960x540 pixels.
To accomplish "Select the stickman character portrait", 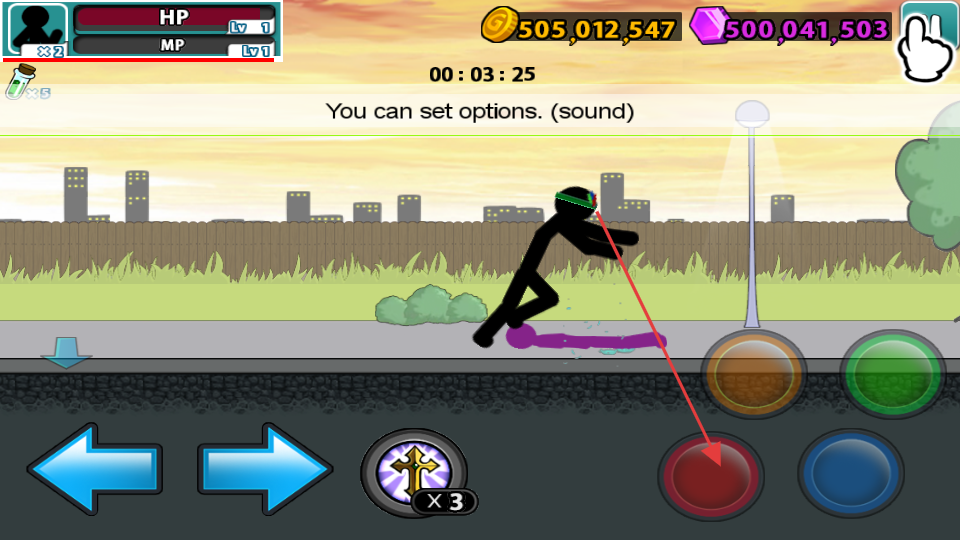I will [x=38, y=30].
